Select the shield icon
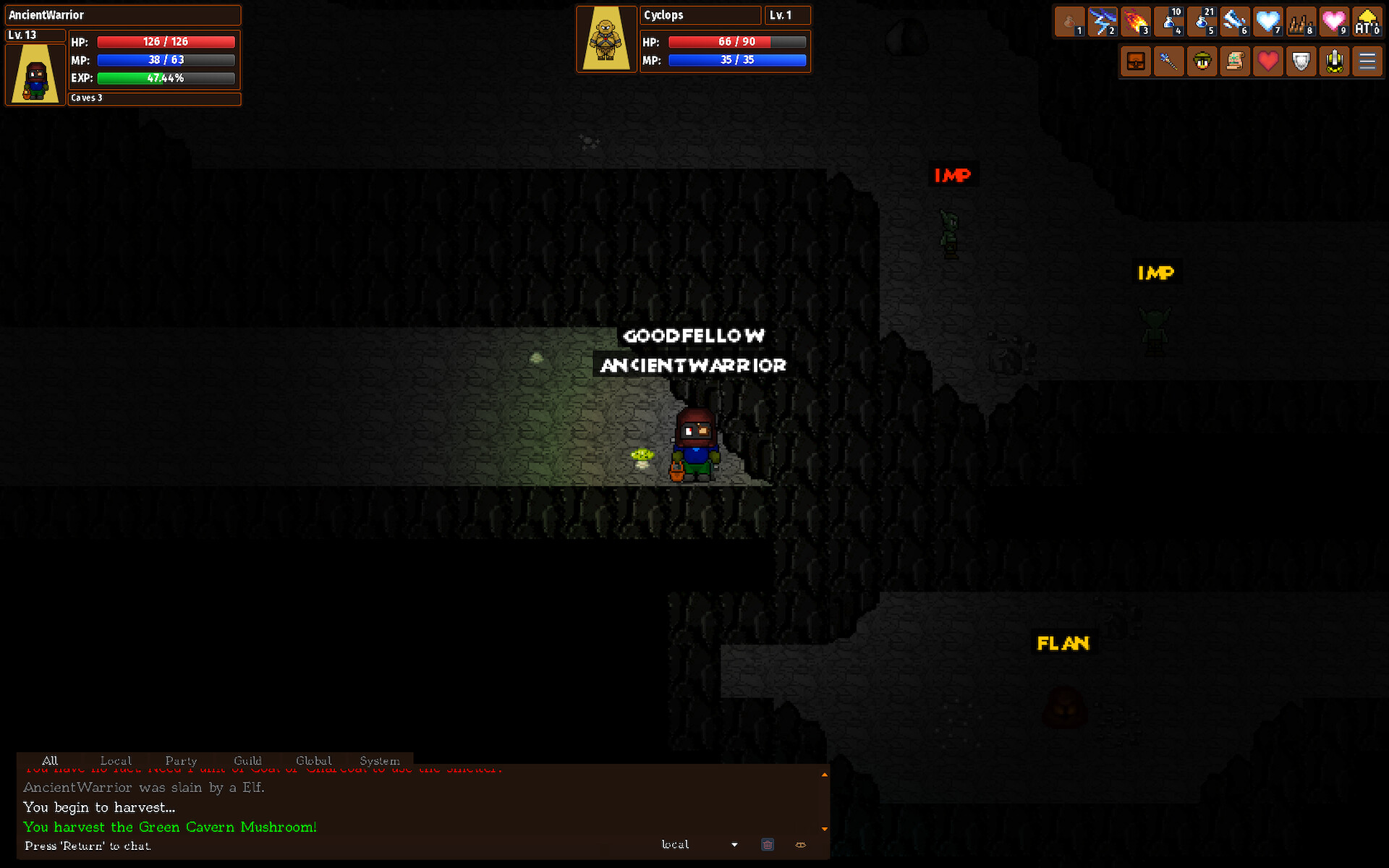The image size is (1389, 868). tap(1301, 61)
